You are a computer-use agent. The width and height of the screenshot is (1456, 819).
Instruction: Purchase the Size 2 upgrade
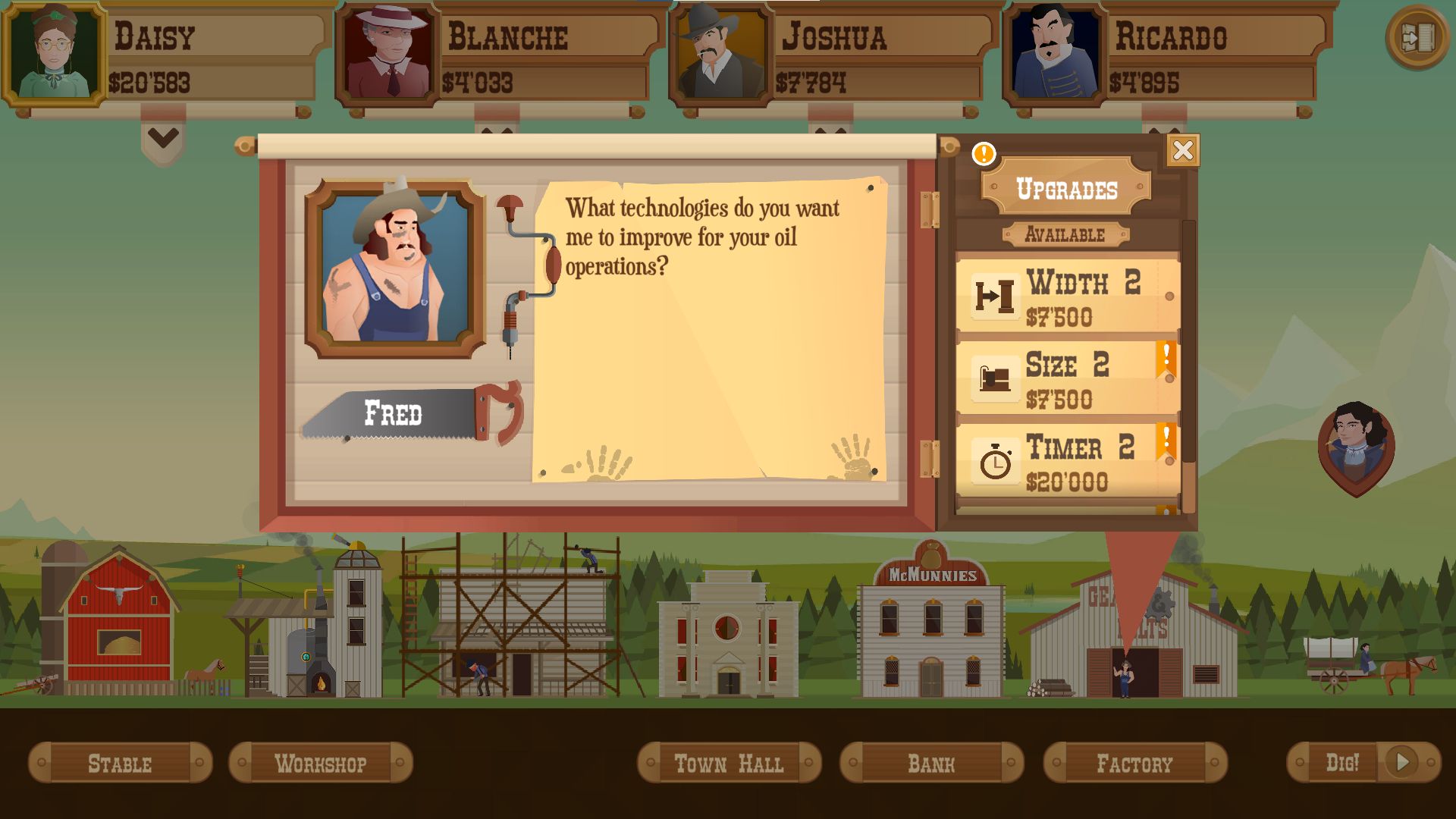pyautogui.click(x=1068, y=378)
